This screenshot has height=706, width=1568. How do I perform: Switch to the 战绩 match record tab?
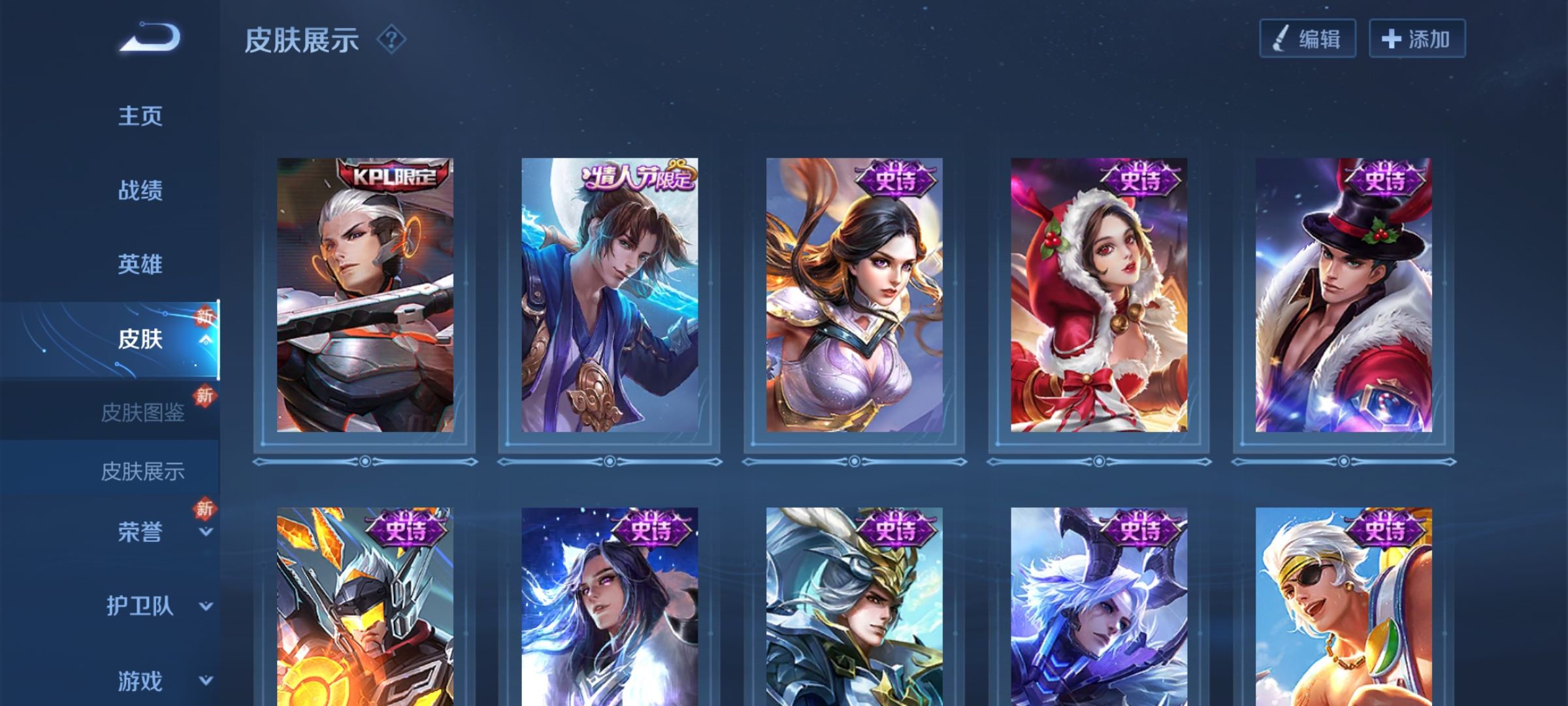tap(140, 191)
